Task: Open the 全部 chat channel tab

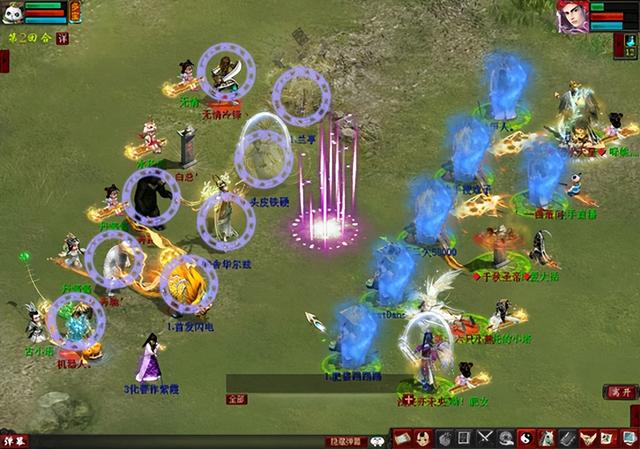Action: tap(236, 398)
